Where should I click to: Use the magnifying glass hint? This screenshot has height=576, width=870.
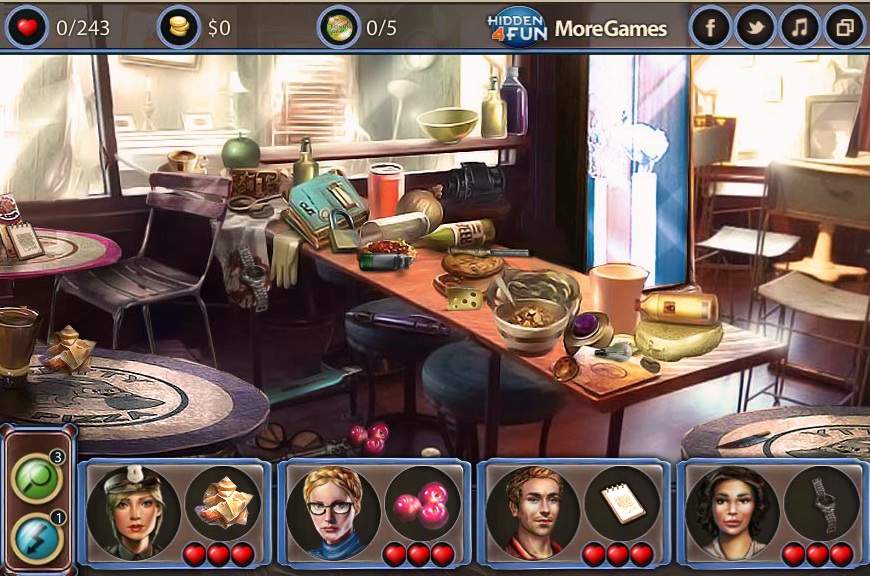coord(37,478)
